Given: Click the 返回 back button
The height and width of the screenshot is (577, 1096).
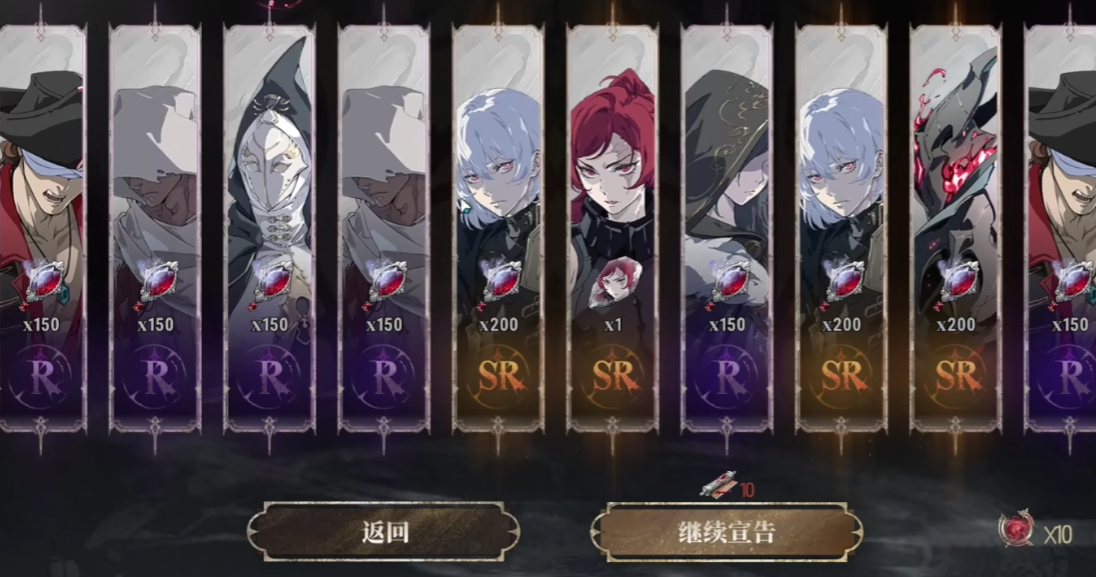Looking at the screenshot, I should pos(384,532).
